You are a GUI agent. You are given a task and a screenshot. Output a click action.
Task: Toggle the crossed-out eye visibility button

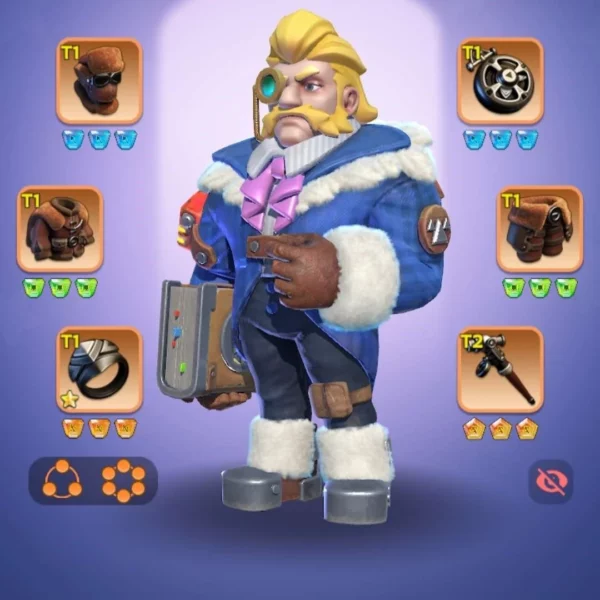(x=551, y=481)
